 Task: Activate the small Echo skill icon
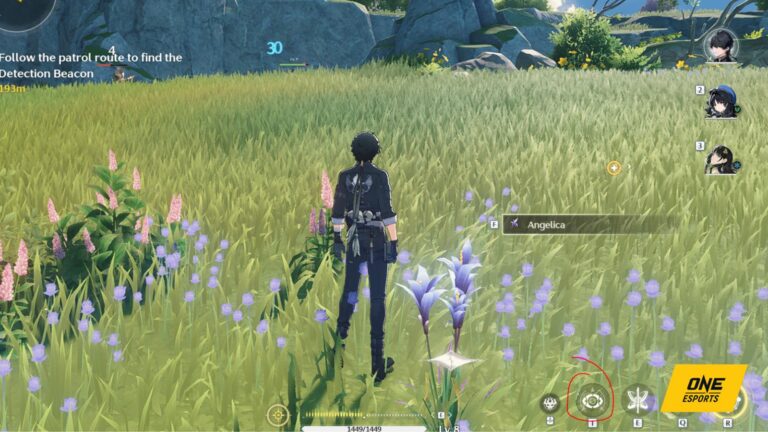pyautogui.click(x=549, y=403)
